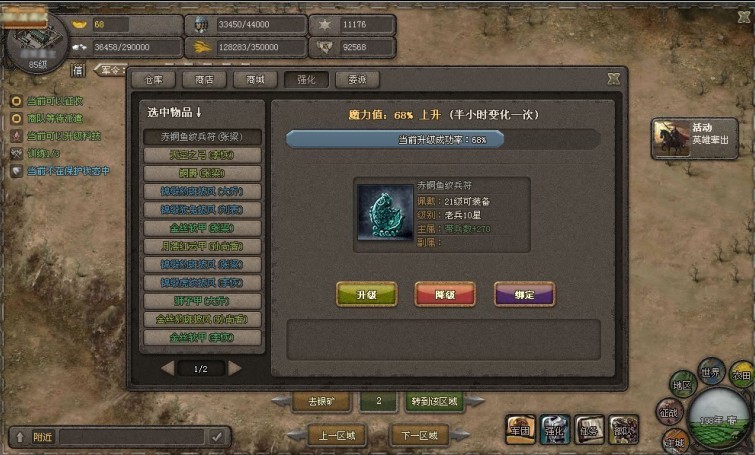Image resolution: width=755 pixels, height=455 pixels.
Task: Open the 任务 quest icon
Action: tap(590, 430)
